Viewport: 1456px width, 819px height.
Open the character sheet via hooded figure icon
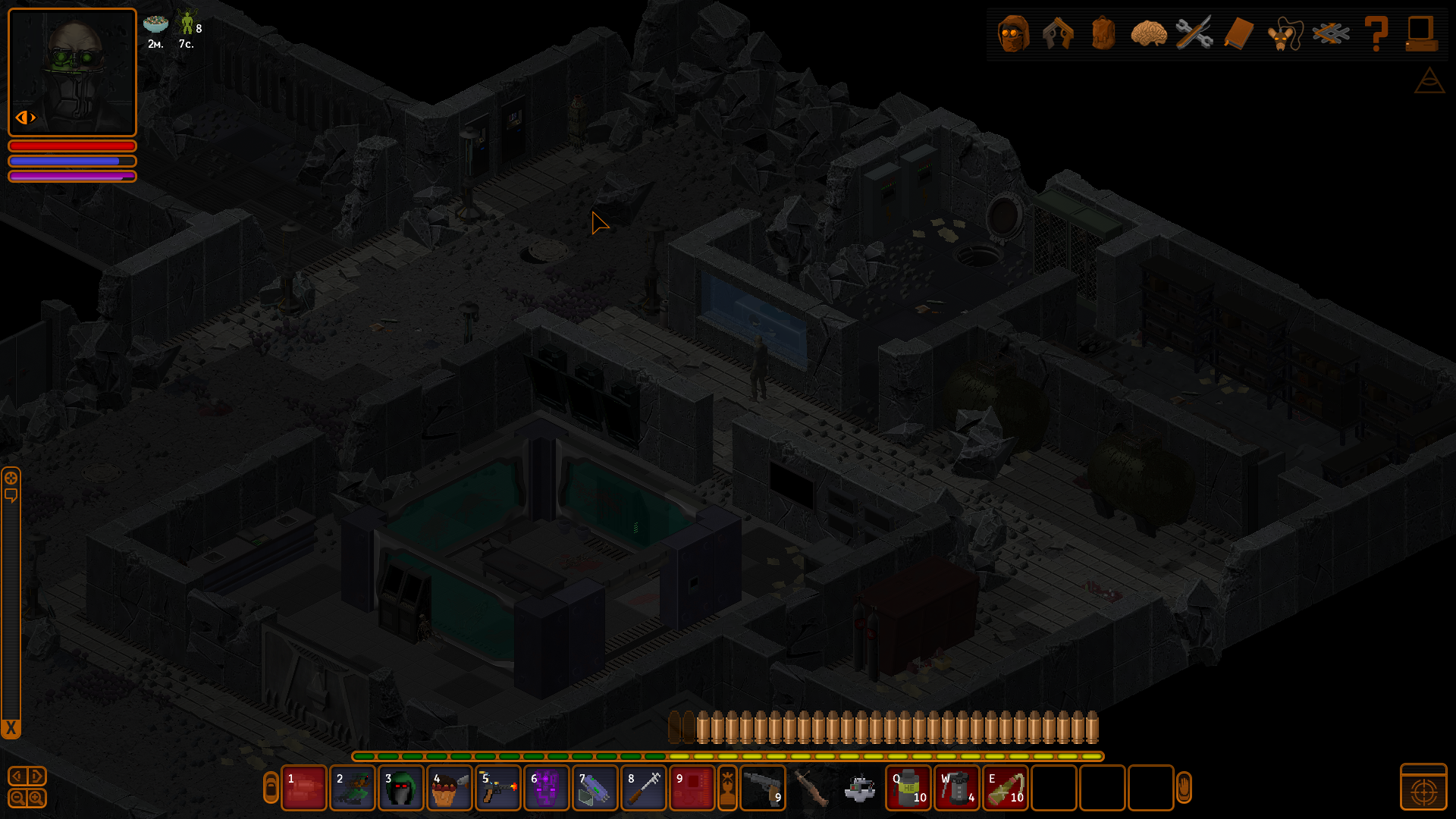click(x=1013, y=33)
